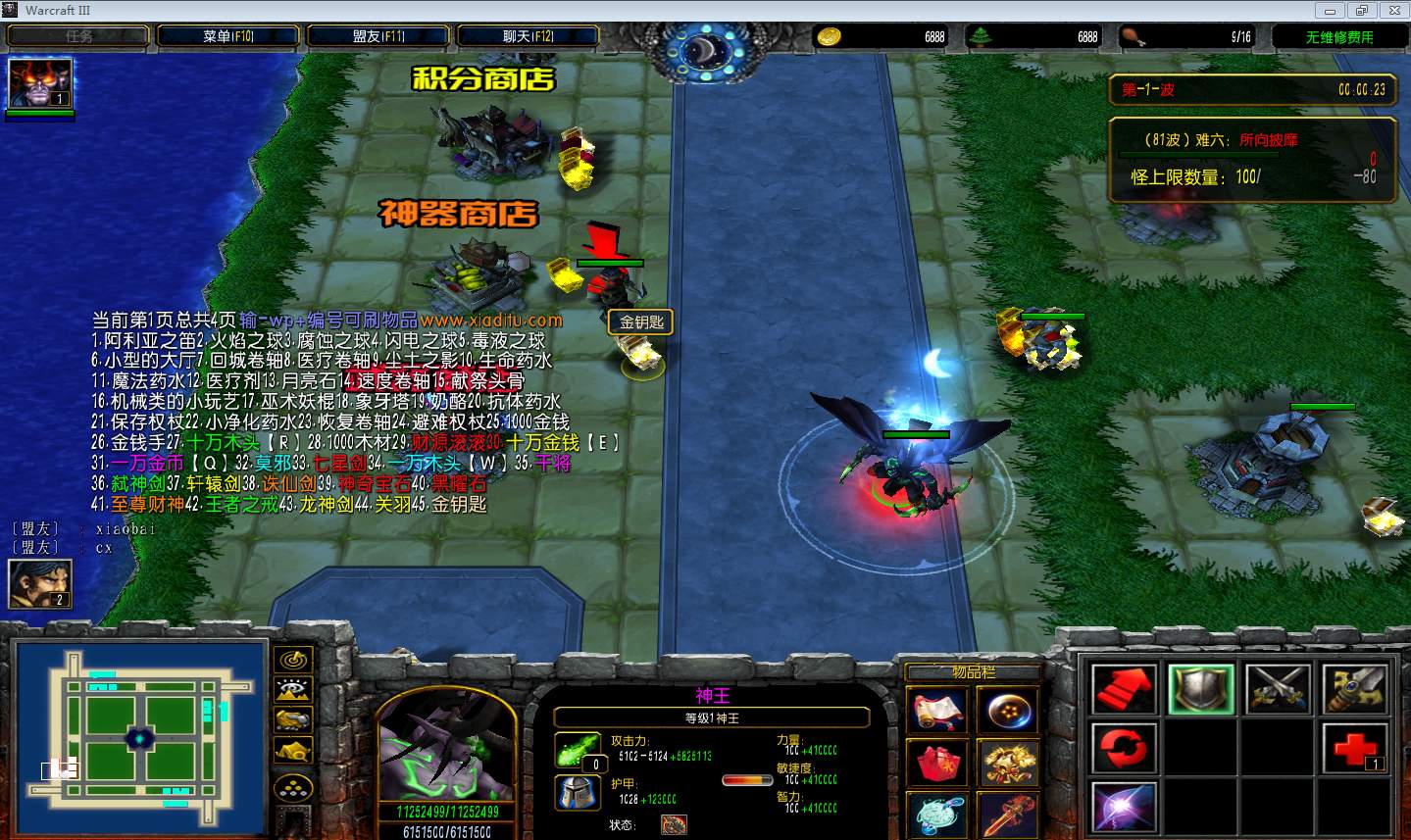The image size is (1411, 840).
Task: Open the 菜单 (F10) game menu
Action: coord(228,36)
